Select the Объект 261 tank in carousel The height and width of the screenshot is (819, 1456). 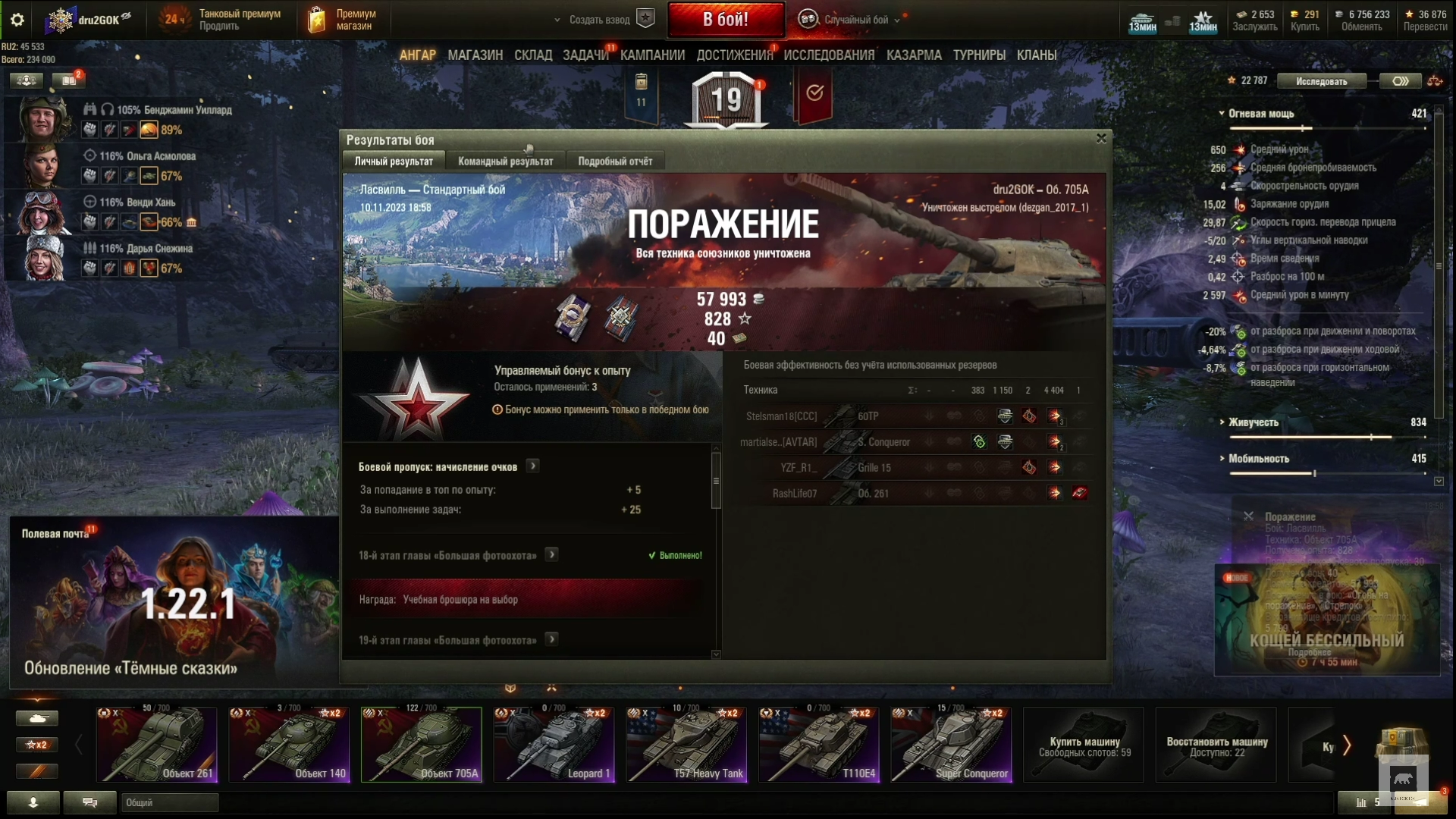(x=156, y=744)
